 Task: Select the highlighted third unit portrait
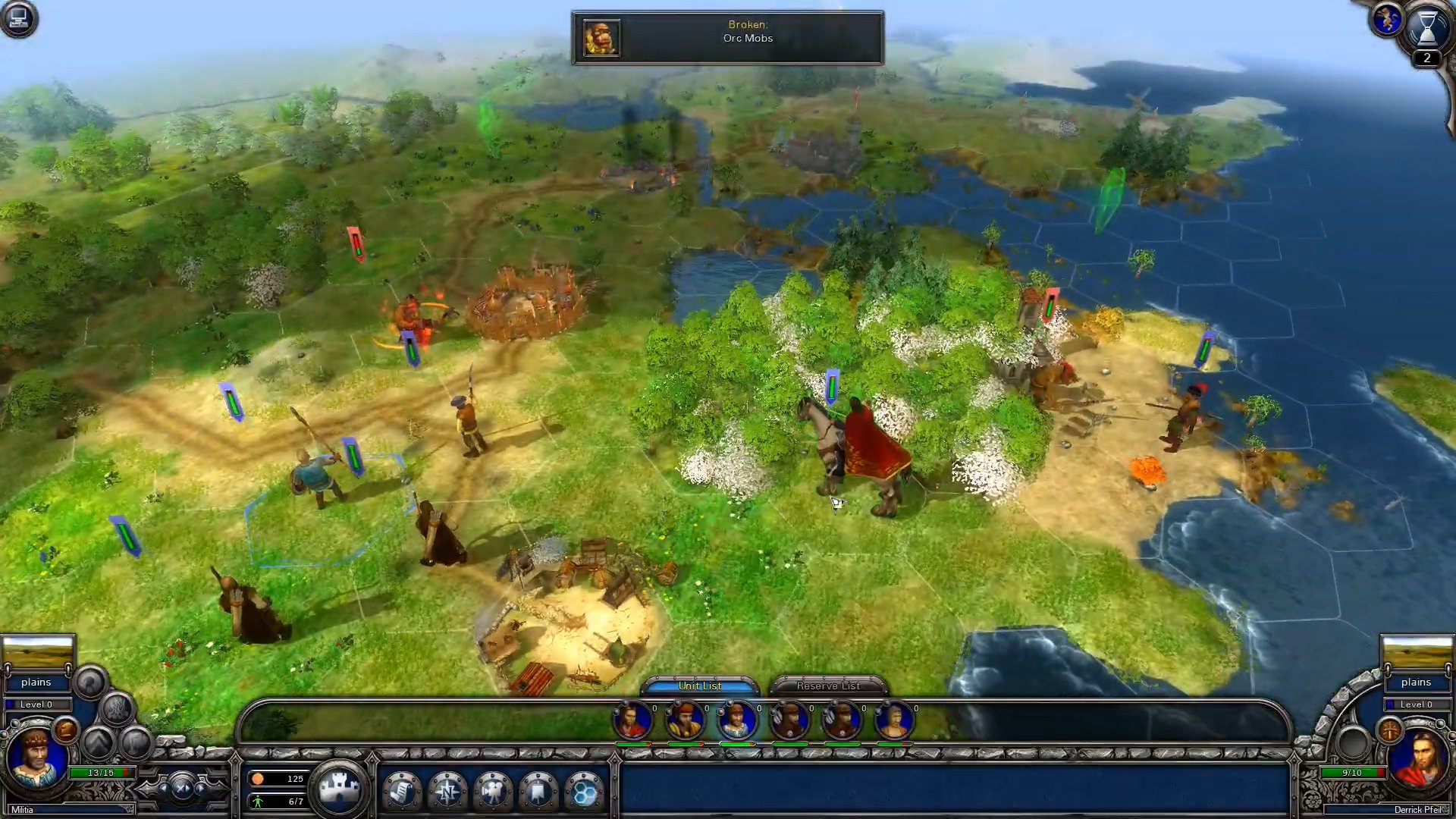[x=736, y=720]
